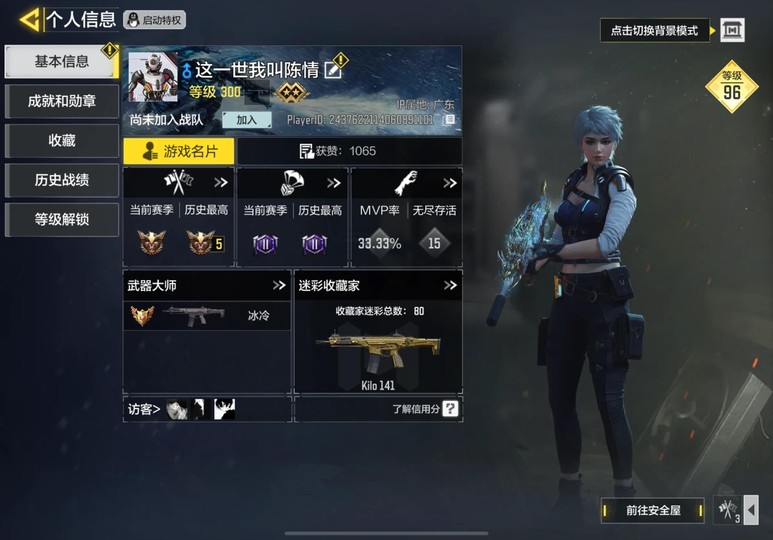Screen dimensions: 773x540
Task: Switch to the 基本信息 tab
Action: [x=62, y=62]
